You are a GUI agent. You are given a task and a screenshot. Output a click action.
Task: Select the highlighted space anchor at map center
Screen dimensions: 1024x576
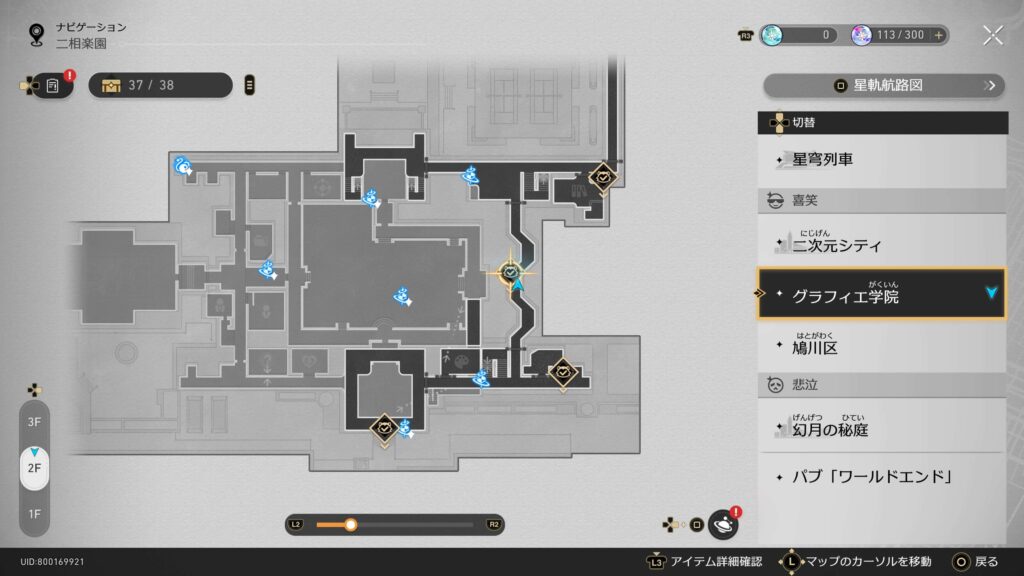point(511,272)
